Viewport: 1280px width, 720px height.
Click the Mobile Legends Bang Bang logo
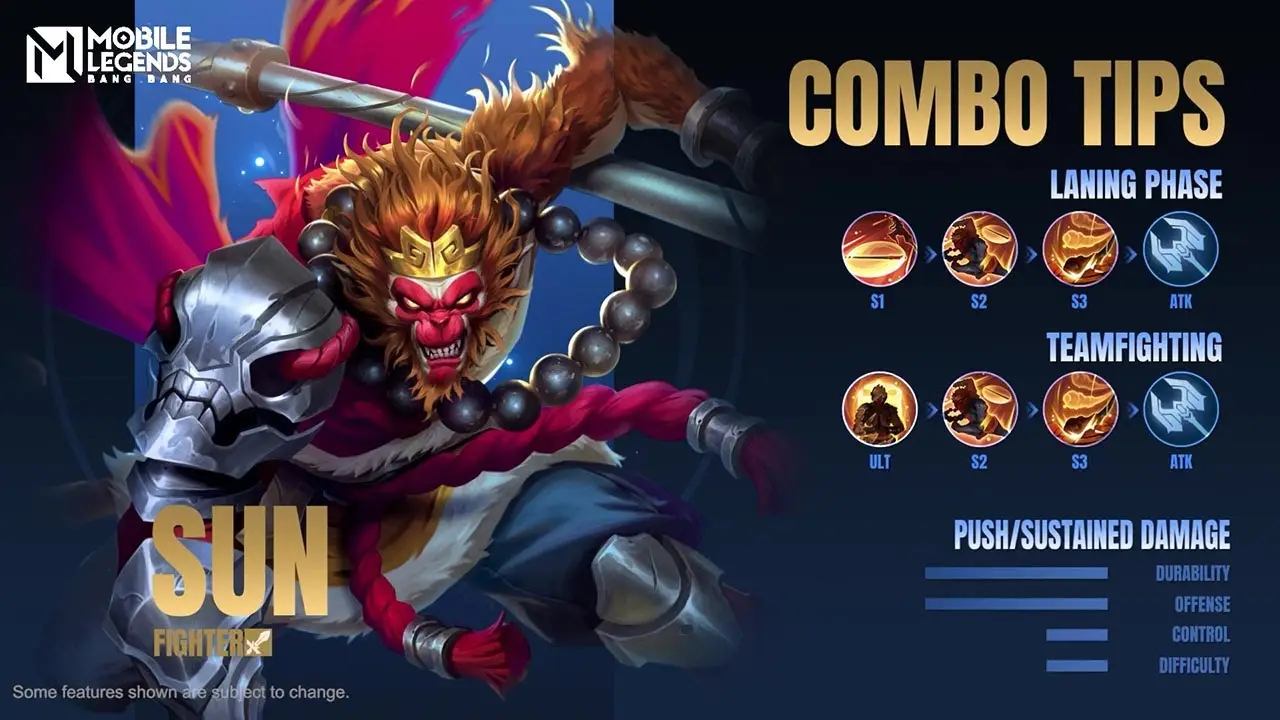click(108, 55)
